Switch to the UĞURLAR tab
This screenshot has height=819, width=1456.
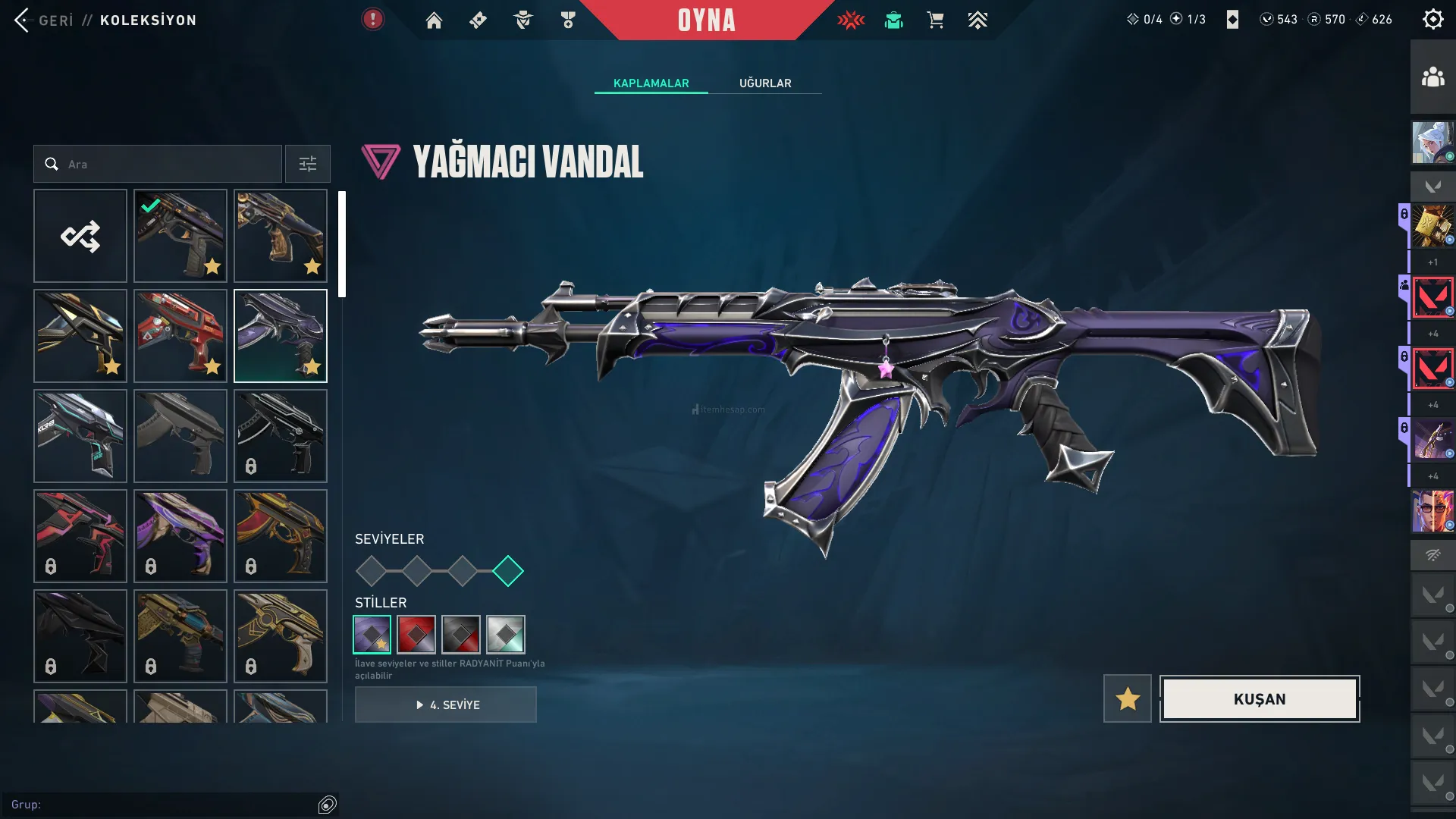pyautogui.click(x=764, y=83)
